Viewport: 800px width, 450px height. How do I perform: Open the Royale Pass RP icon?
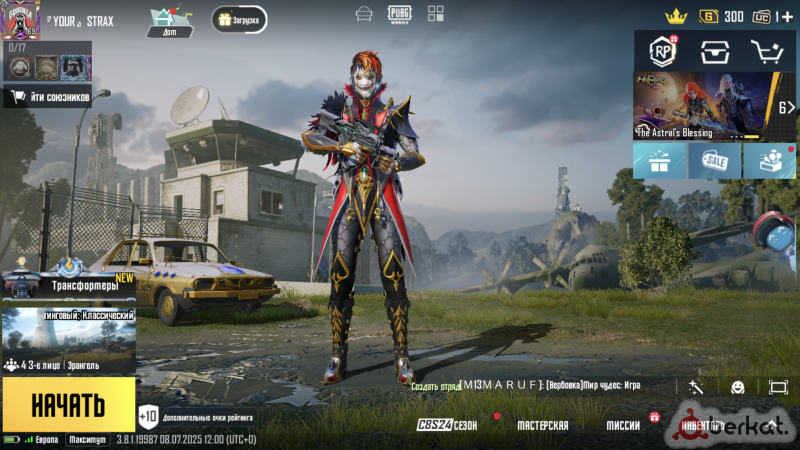[662, 51]
